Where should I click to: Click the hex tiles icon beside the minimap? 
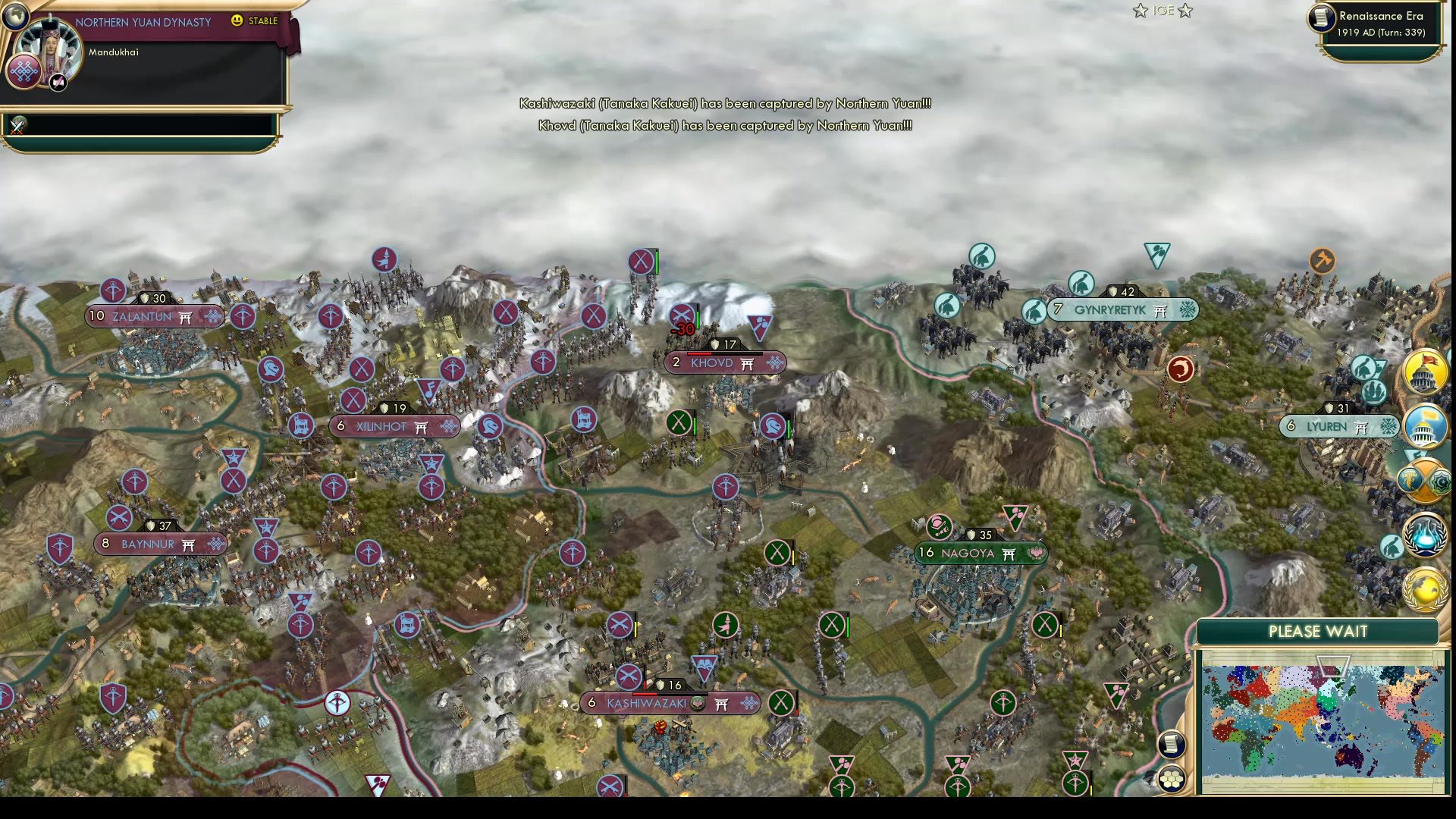(x=1172, y=777)
